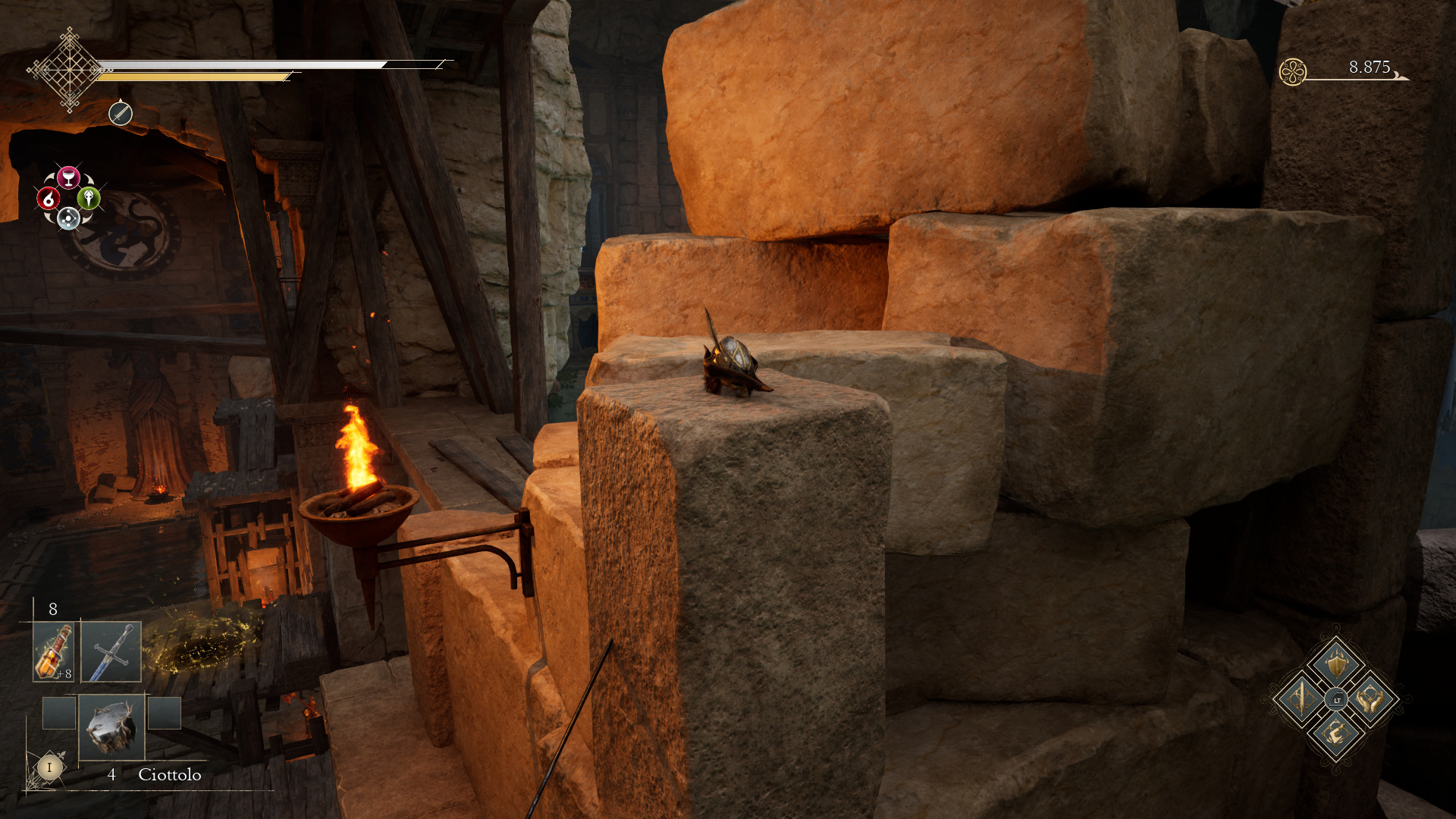Click the wine goblet element icon
The width and height of the screenshot is (1456, 819).
(x=68, y=177)
